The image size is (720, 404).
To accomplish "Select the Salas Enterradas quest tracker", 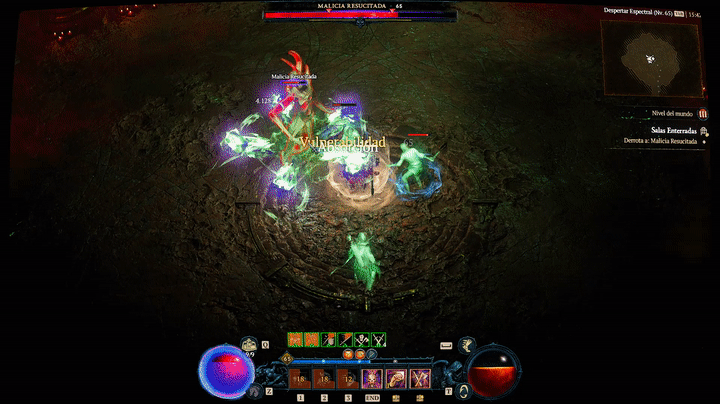I will pyautogui.click(x=671, y=131).
